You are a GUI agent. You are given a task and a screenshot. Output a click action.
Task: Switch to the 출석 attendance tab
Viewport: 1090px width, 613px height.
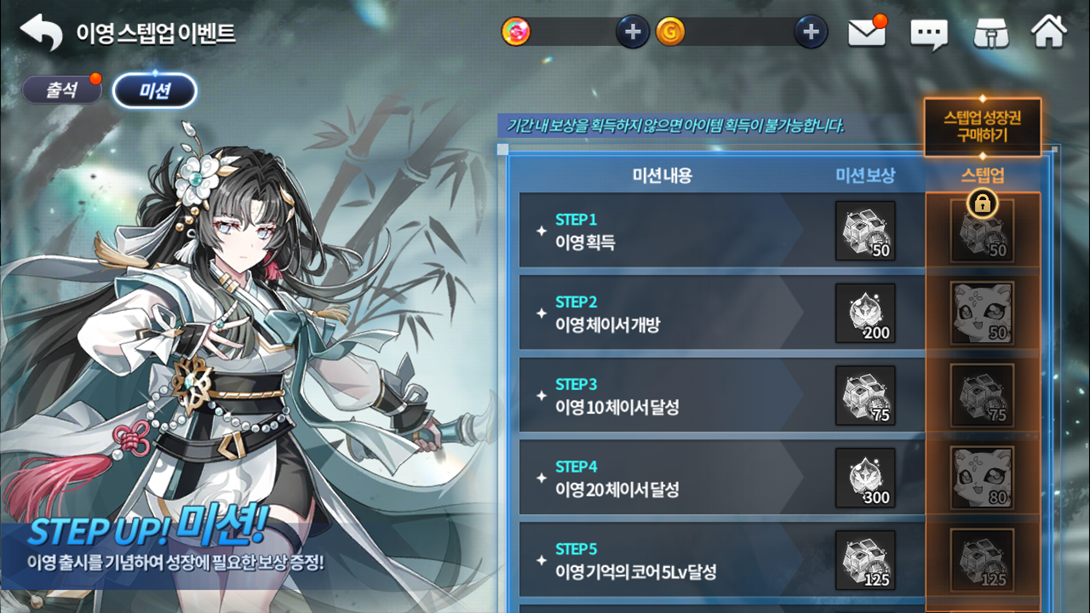click(x=62, y=90)
